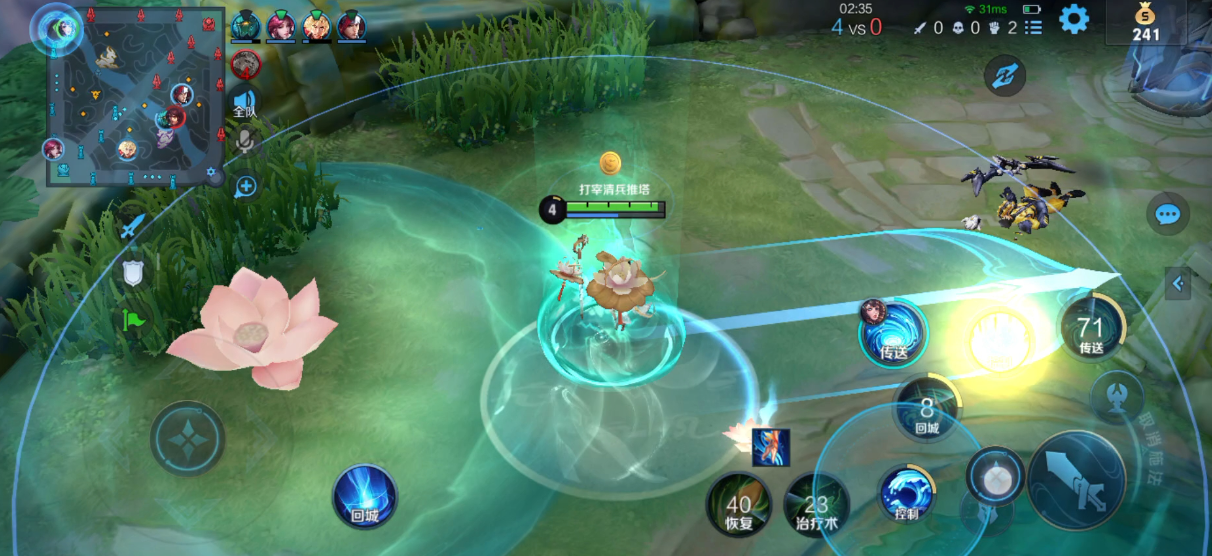Send the shield defend signal
This screenshot has height=556, width=1212.
point(133,272)
